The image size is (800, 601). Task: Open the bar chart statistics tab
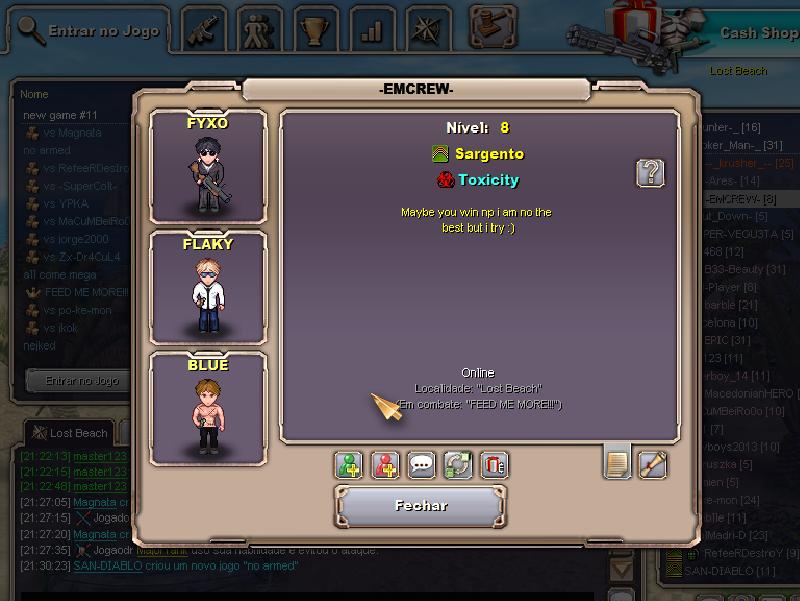tap(372, 32)
